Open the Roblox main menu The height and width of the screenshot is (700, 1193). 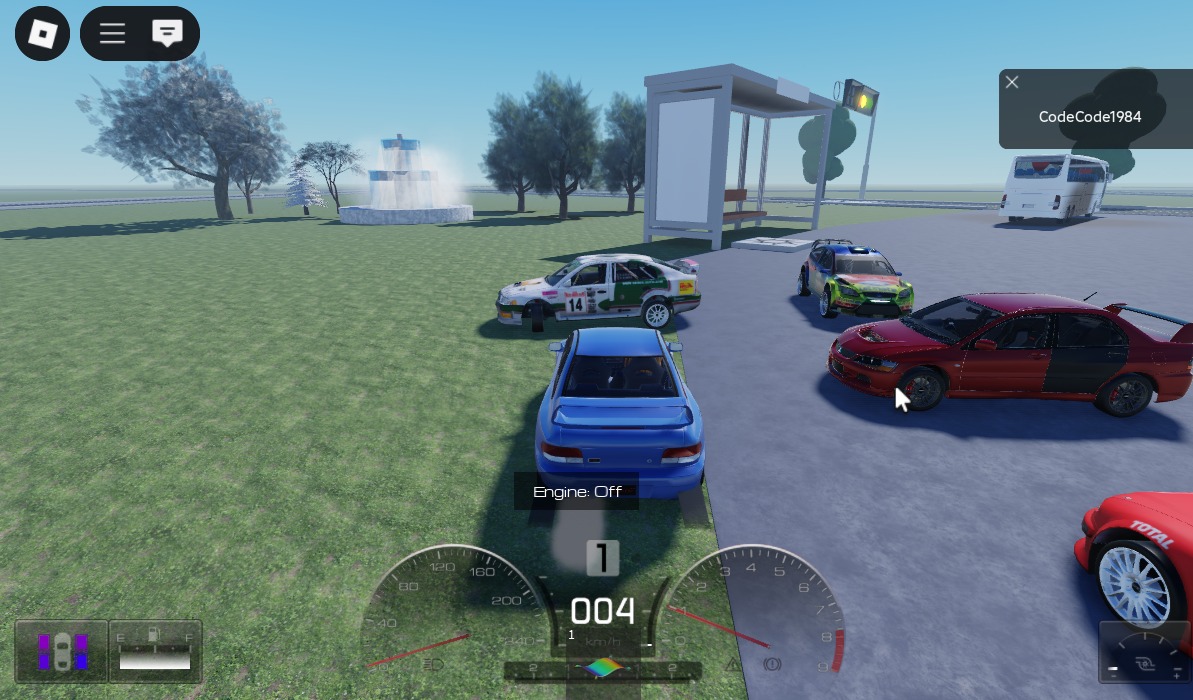42,34
